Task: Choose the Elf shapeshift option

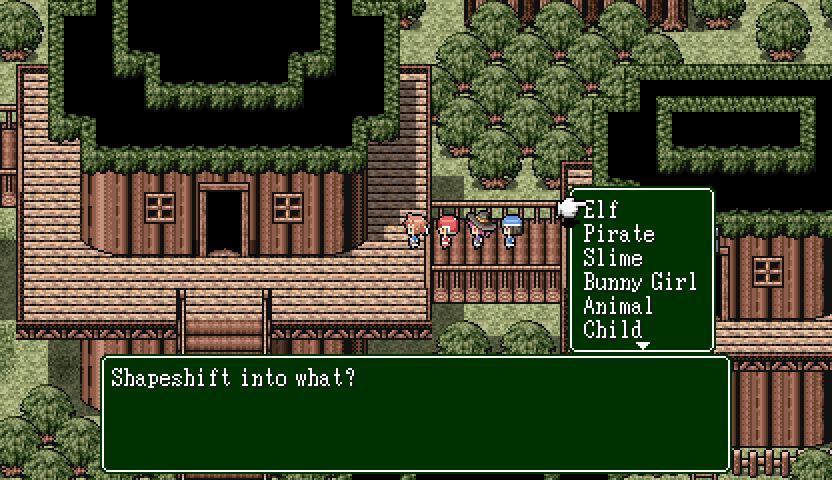Action: click(601, 210)
